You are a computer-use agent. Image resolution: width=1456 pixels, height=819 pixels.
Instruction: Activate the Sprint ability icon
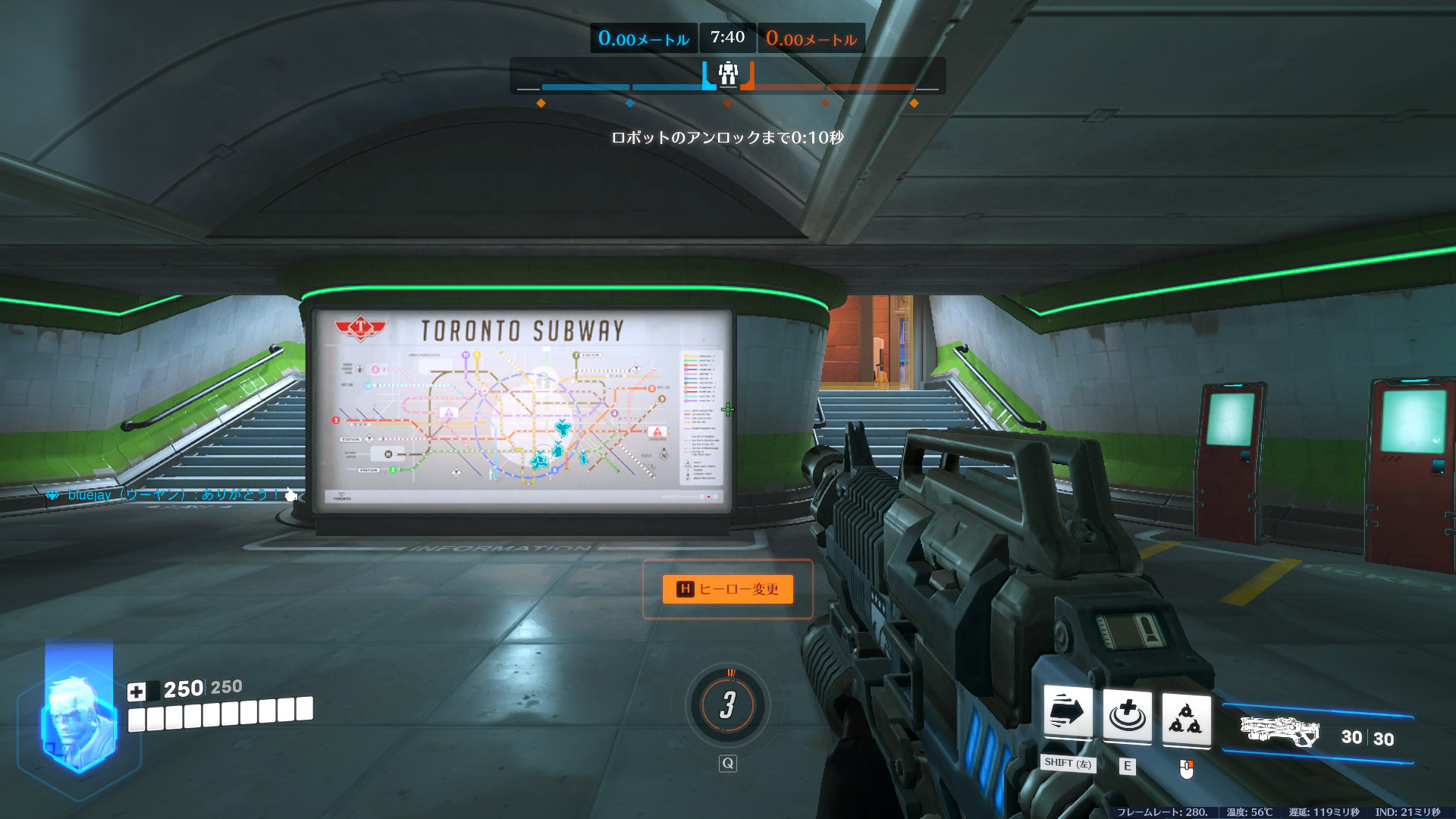[x=1068, y=713]
